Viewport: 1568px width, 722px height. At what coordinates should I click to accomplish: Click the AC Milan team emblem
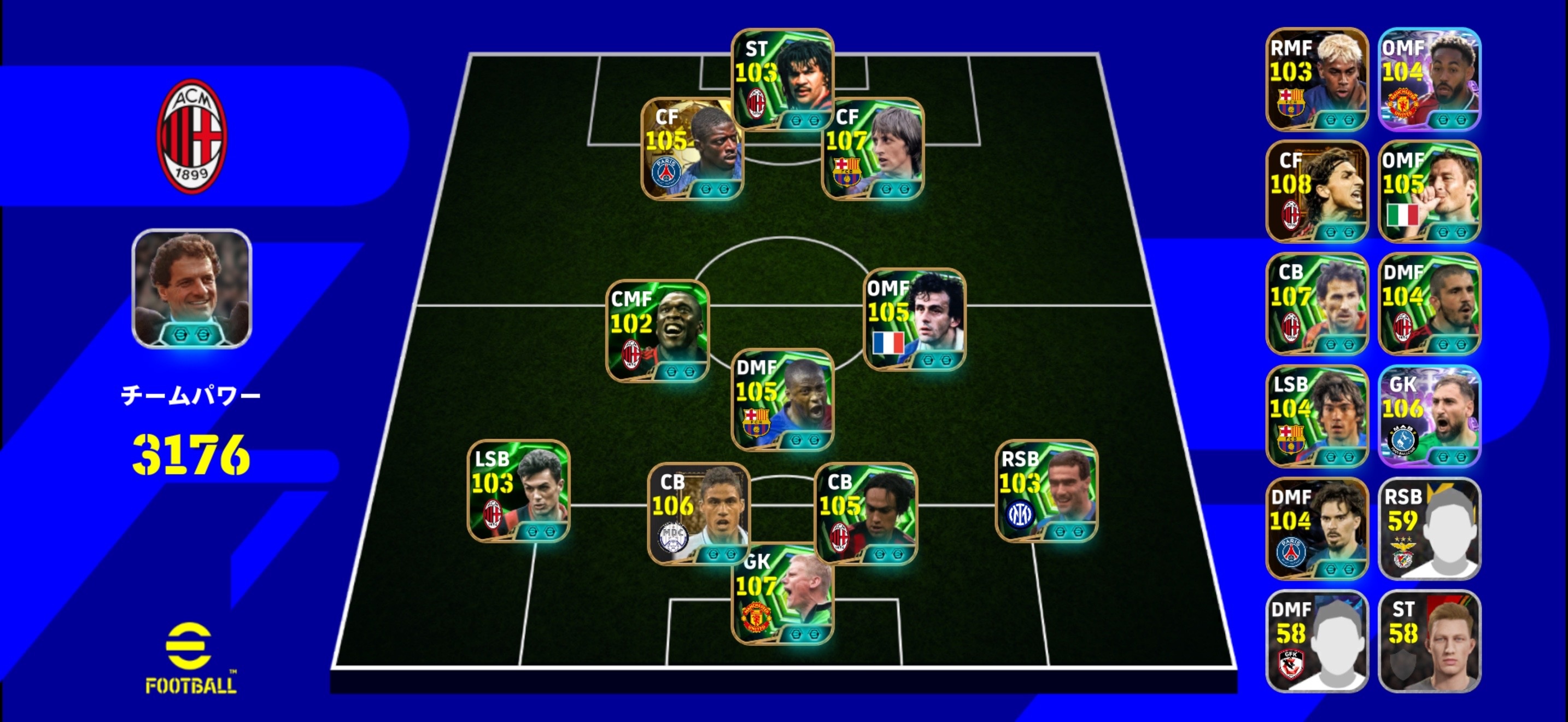click(192, 136)
